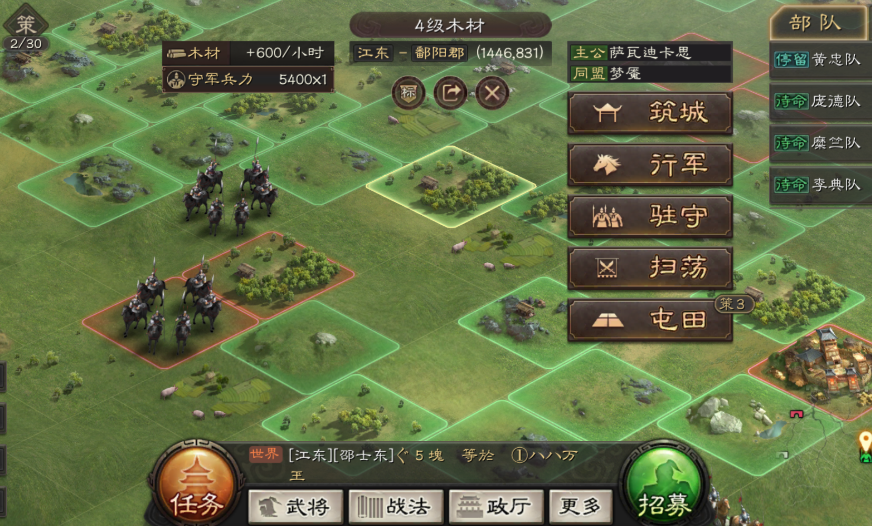Select the 庞德队 troop entry
The image size is (872, 526).
click(819, 101)
